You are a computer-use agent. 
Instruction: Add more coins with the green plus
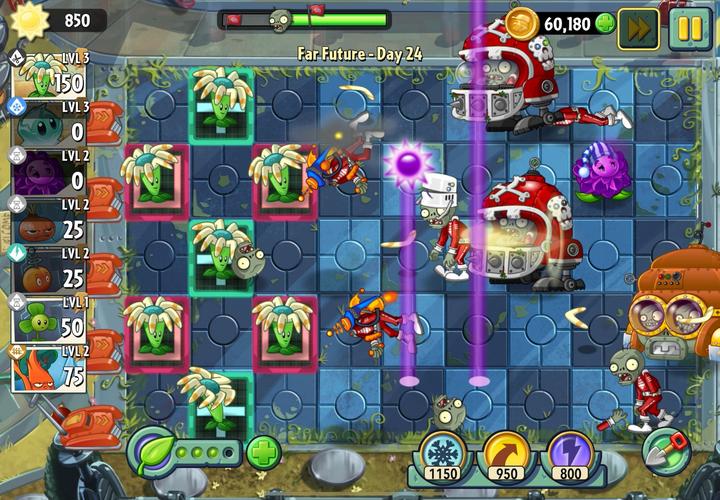[x=605, y=23]
